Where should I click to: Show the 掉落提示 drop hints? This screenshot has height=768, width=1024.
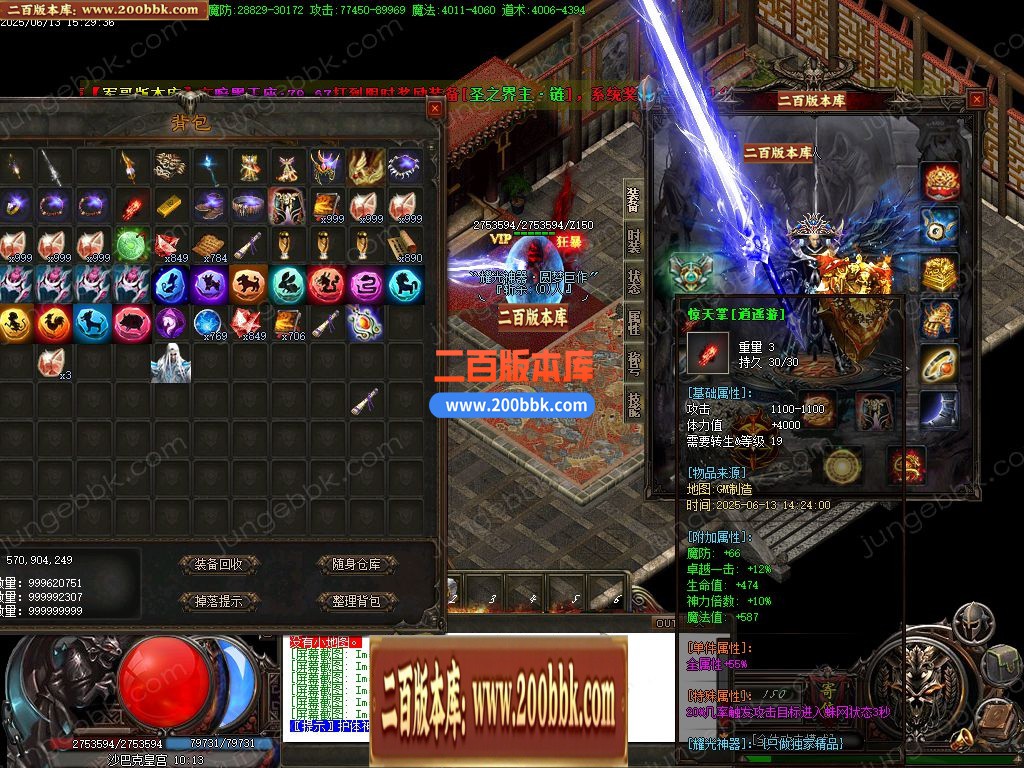pos(218,601)
